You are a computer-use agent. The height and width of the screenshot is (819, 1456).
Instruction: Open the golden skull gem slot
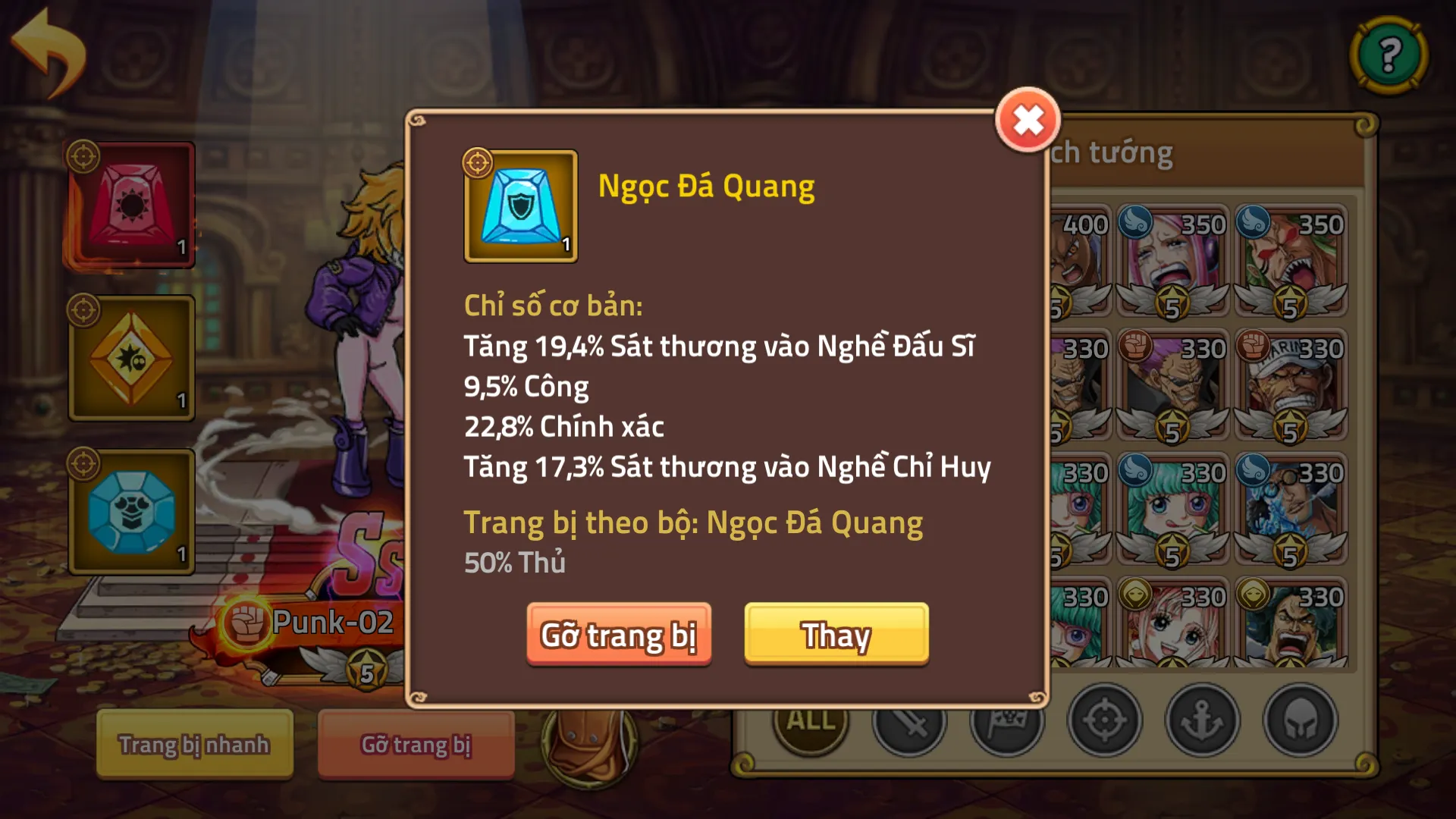pos(130,356)
